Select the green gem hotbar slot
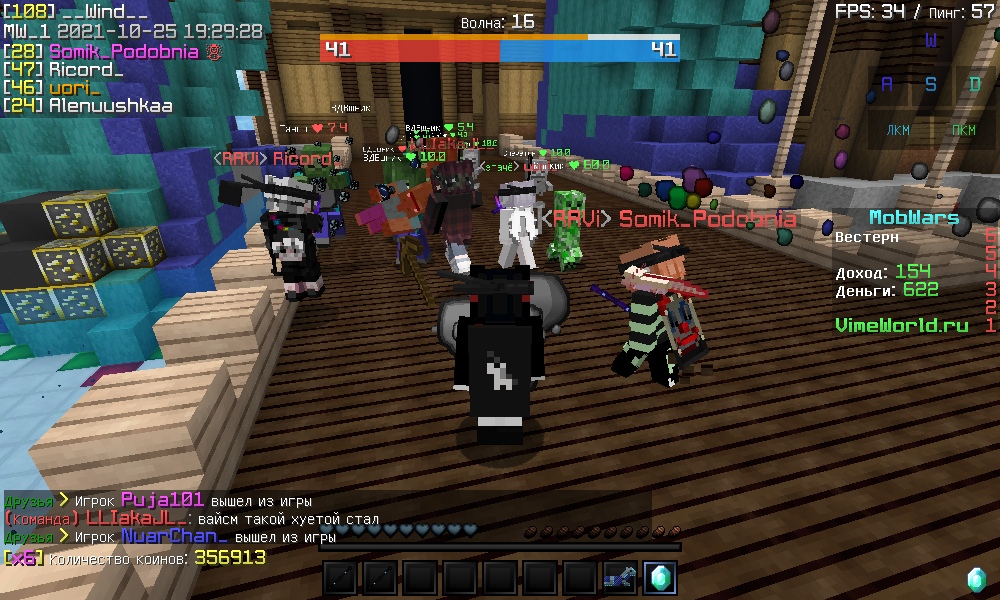 point(660,577)
